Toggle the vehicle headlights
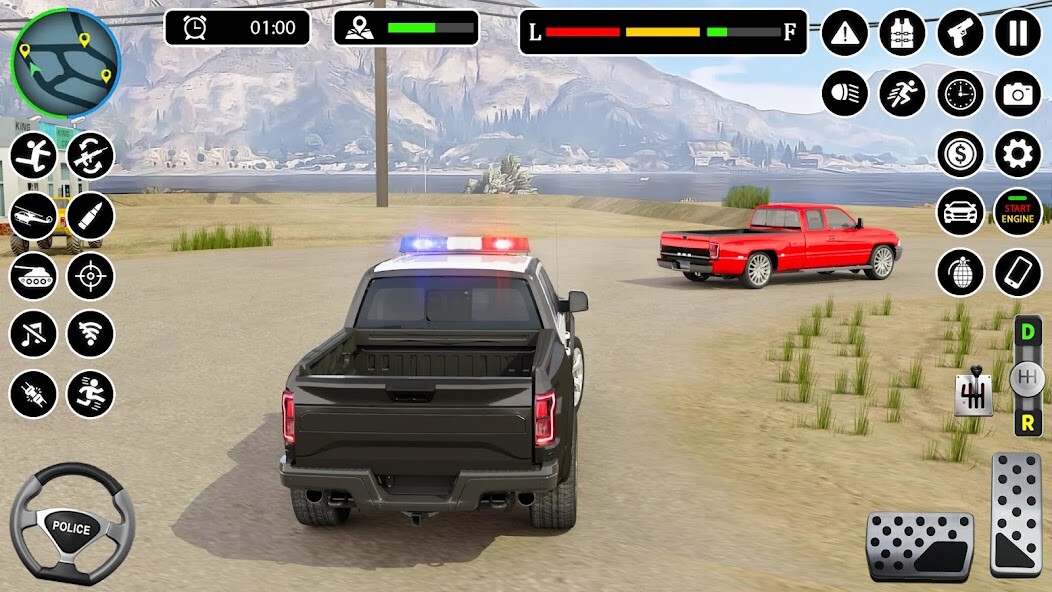This screenshot has width=1052, height=592. click(x=845, y=94)
